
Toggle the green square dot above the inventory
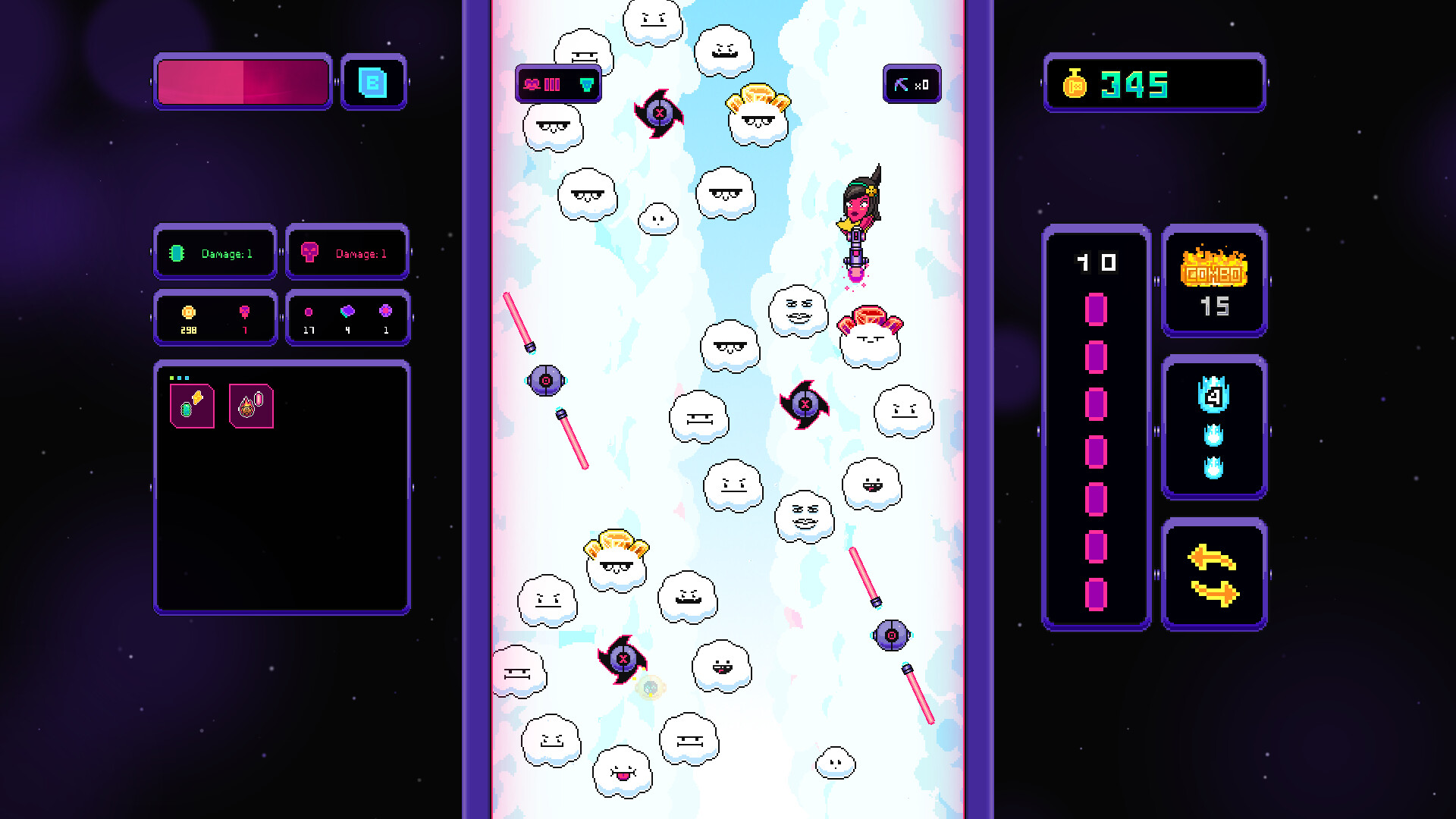click(x=171, y=378)
